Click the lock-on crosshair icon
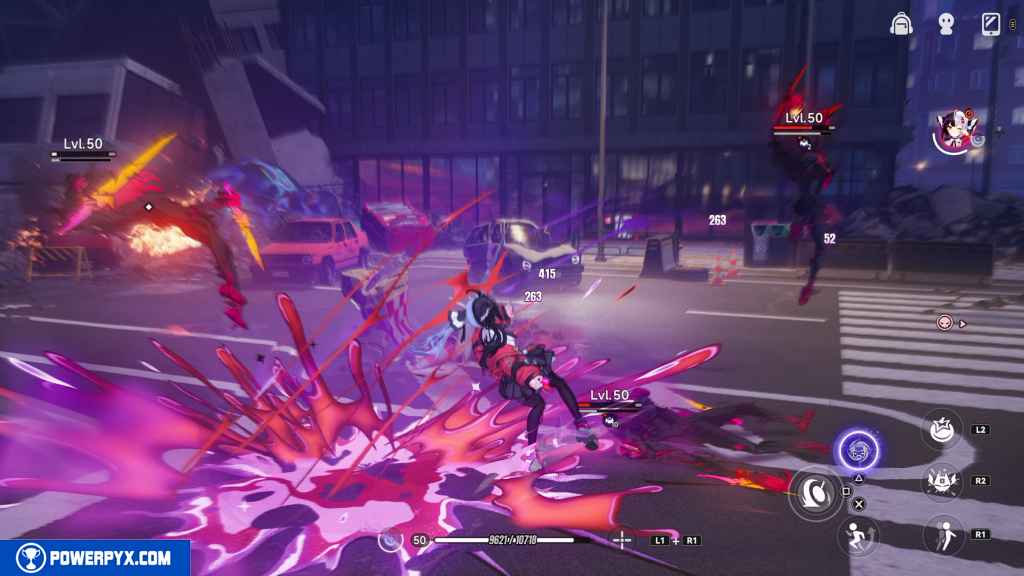The width and height of the screenshot is (1024, 576). click(x=622, y=540)
